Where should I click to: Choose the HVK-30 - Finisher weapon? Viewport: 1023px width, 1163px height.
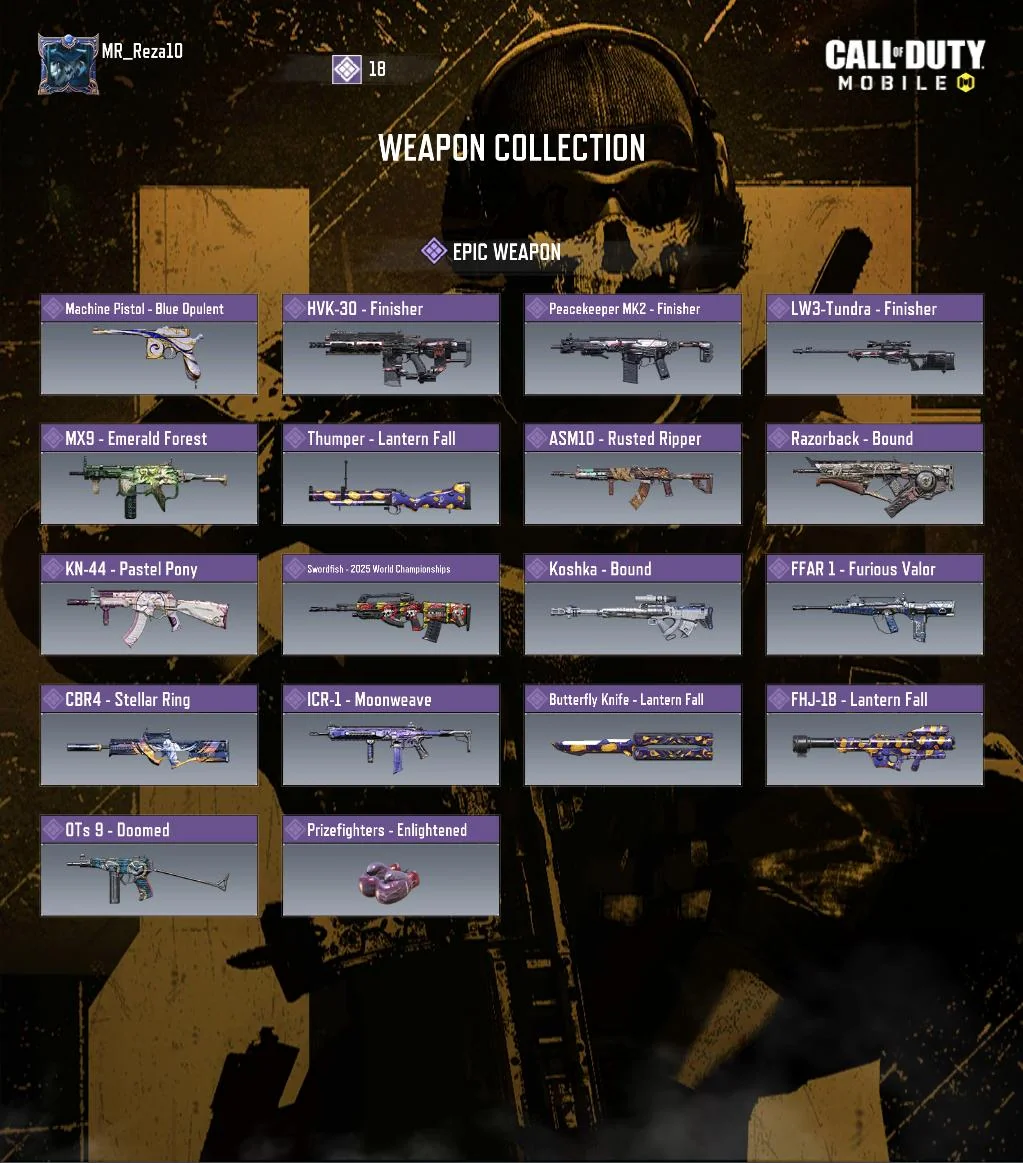(391, 345)
